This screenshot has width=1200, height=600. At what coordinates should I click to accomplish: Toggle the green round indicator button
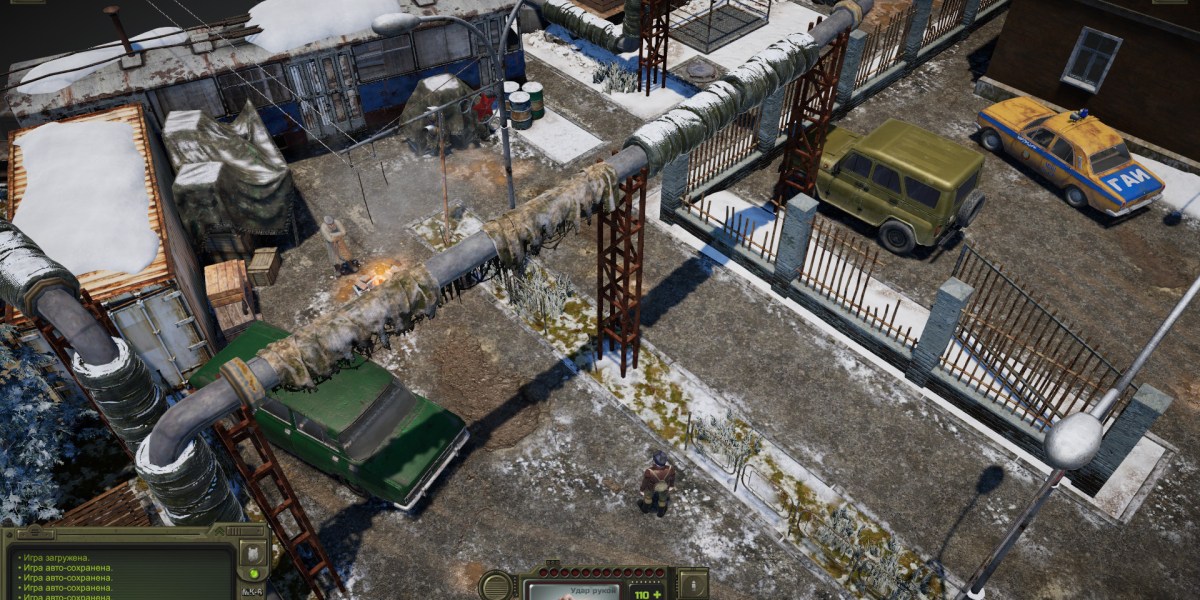pyautogui.click(x=255, y=574)
